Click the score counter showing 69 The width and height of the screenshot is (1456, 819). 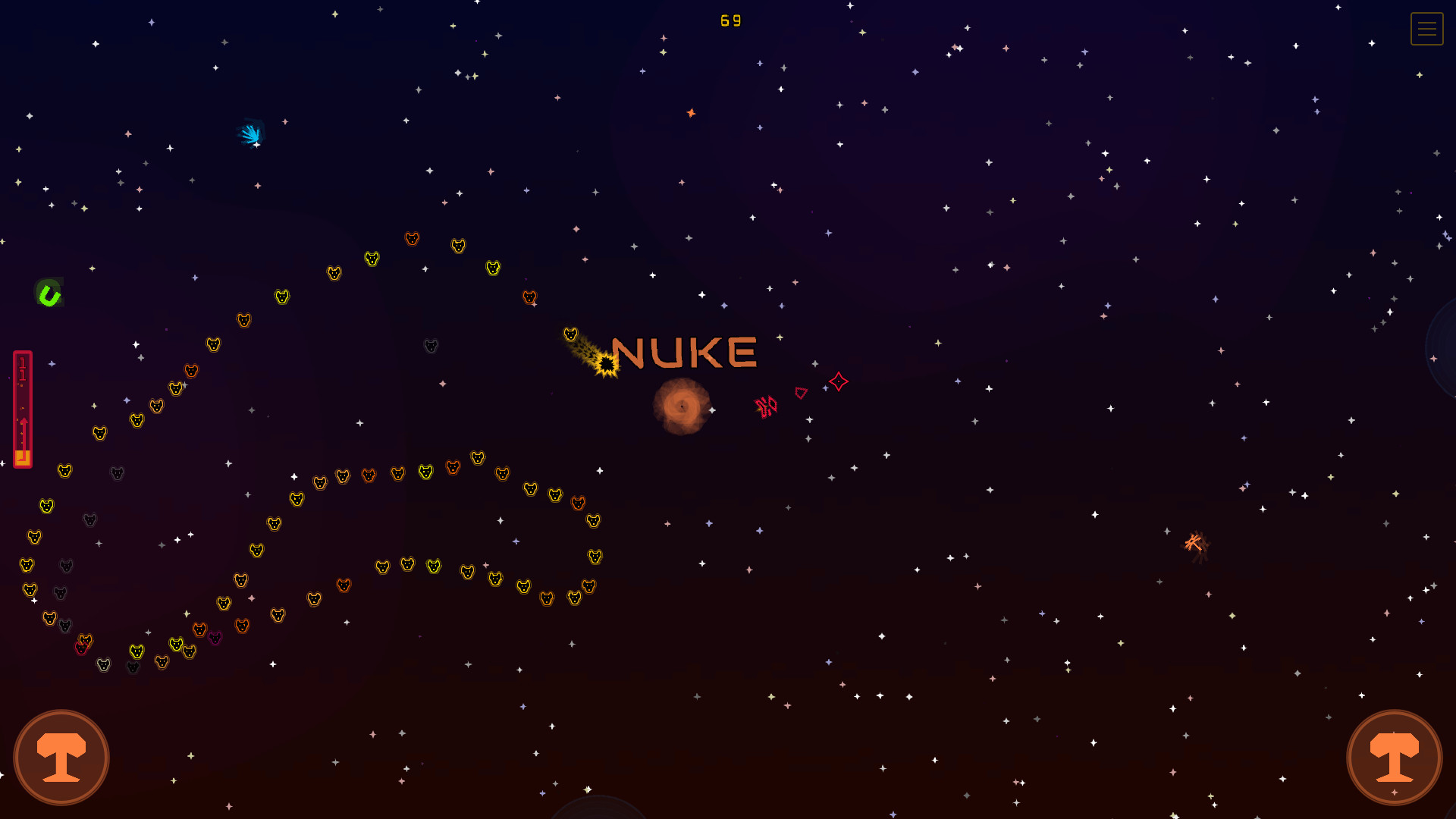[730, 20]
